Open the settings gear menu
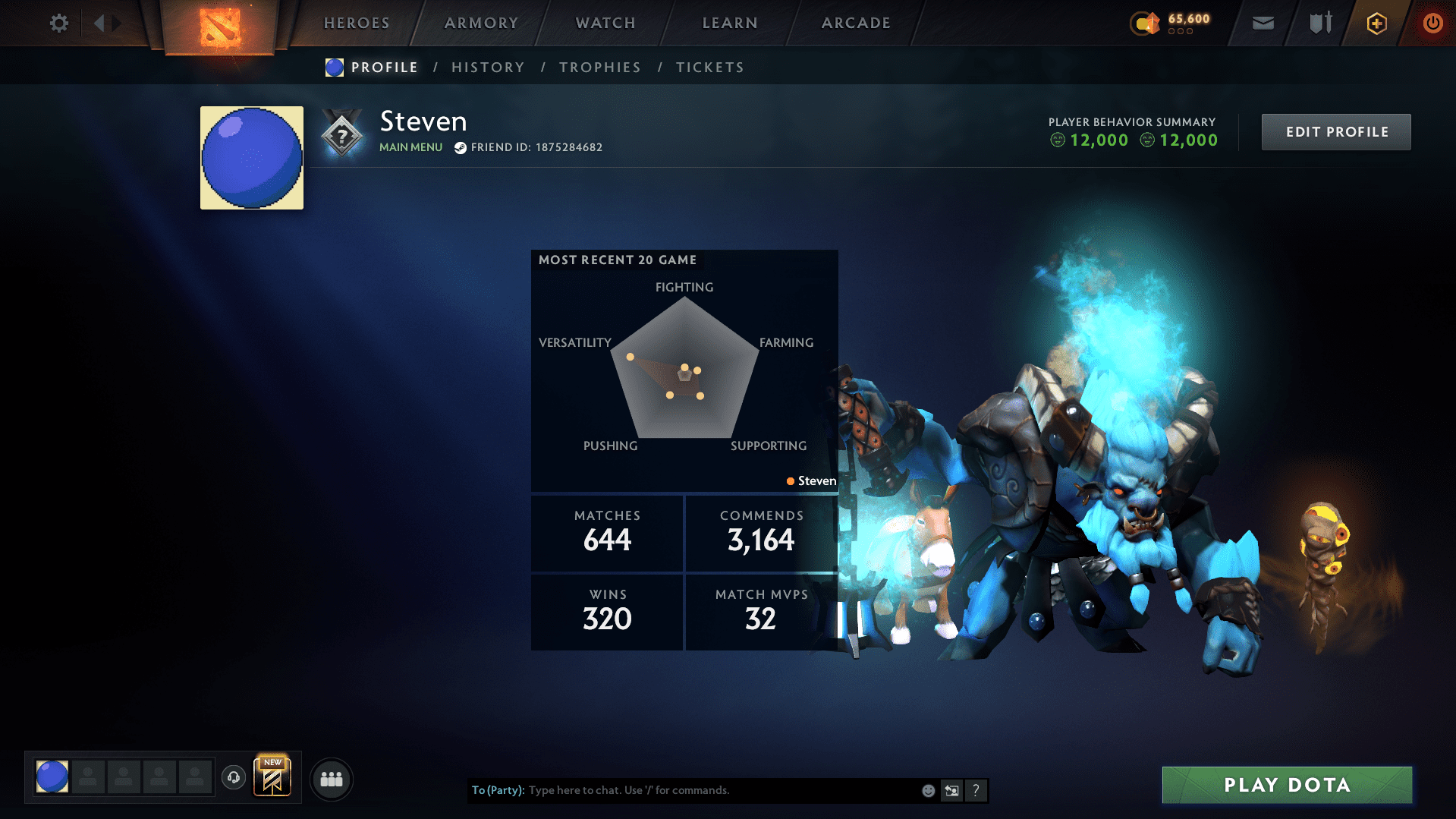The height and width of the screenshot is (819, 1456). pyautogui.click(x=58, y=23)
